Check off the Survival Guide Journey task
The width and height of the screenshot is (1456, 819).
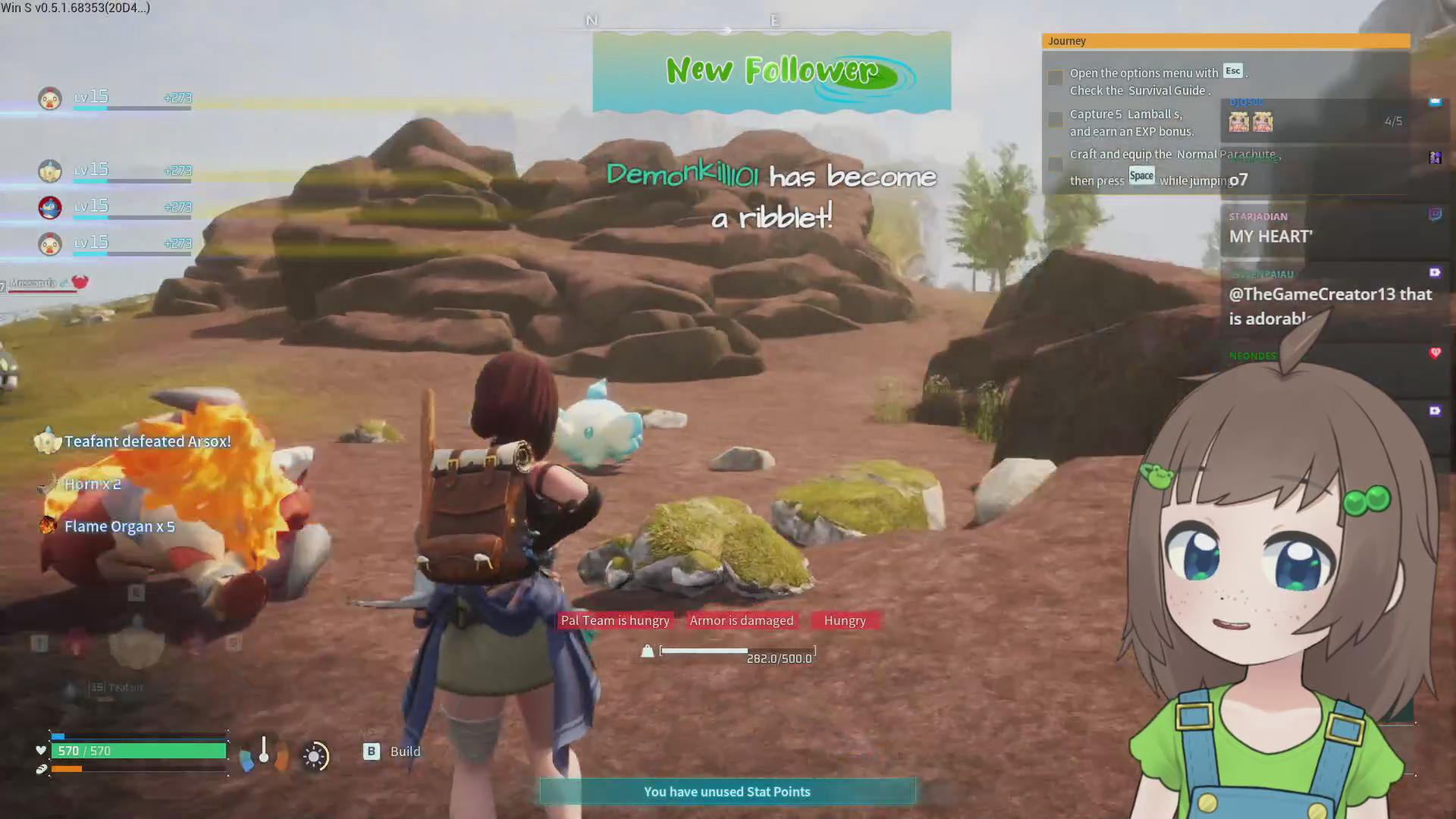click(x=1055, y=77)
